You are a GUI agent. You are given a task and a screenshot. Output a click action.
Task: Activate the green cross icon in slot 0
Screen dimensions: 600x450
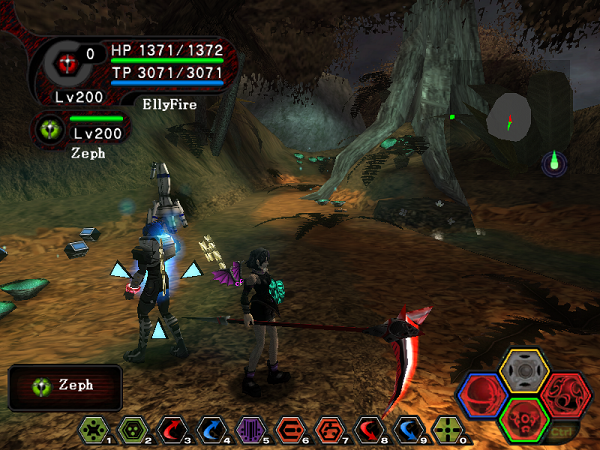click(x=447, y=429)
